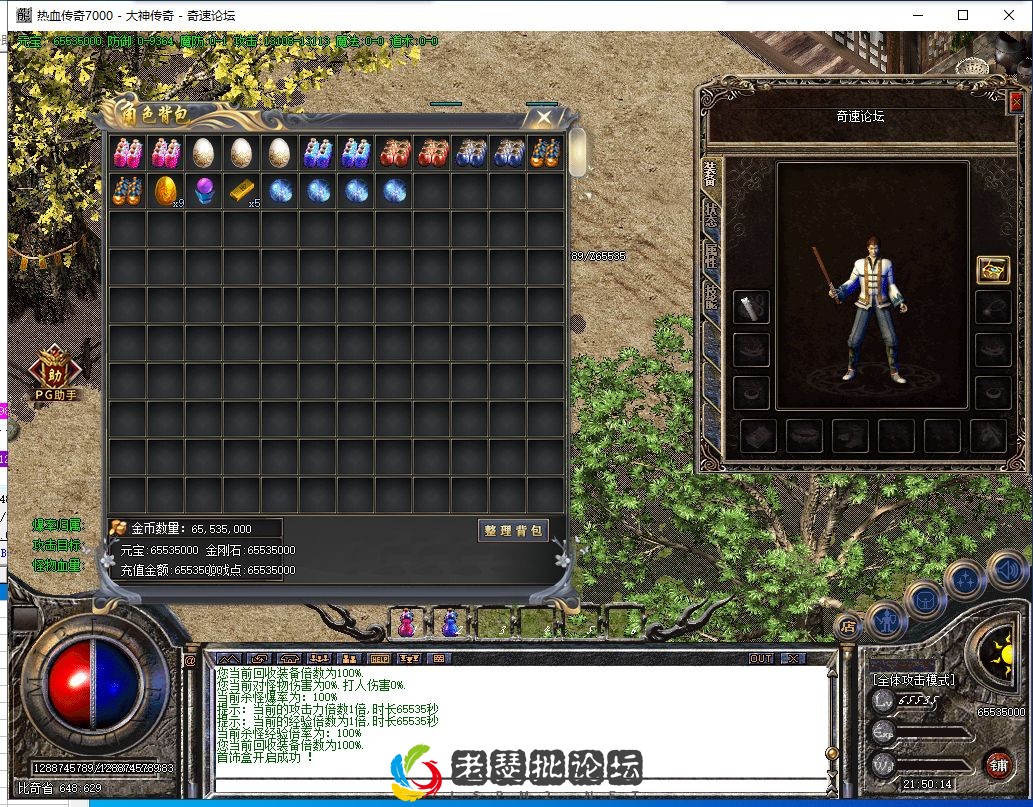The image size is (1033, 807).
Task: Close the character backpack window
Action: click(x=543, y=118)
